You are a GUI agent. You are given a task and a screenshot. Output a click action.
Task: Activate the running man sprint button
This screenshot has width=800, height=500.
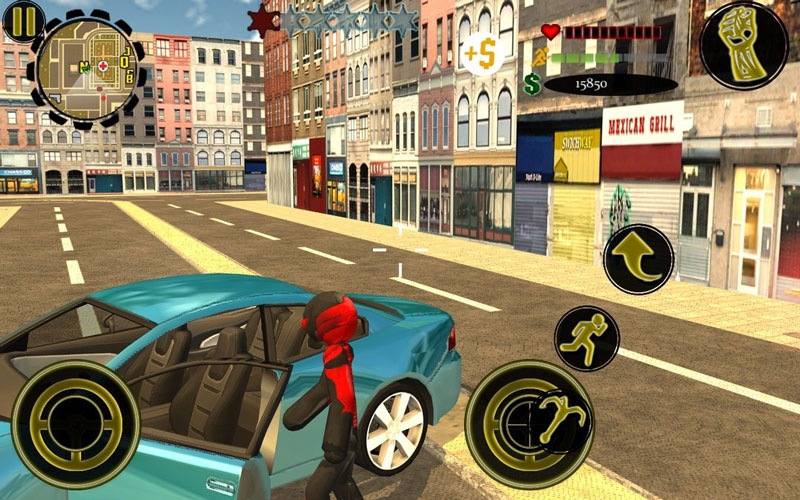click(586, 338)
